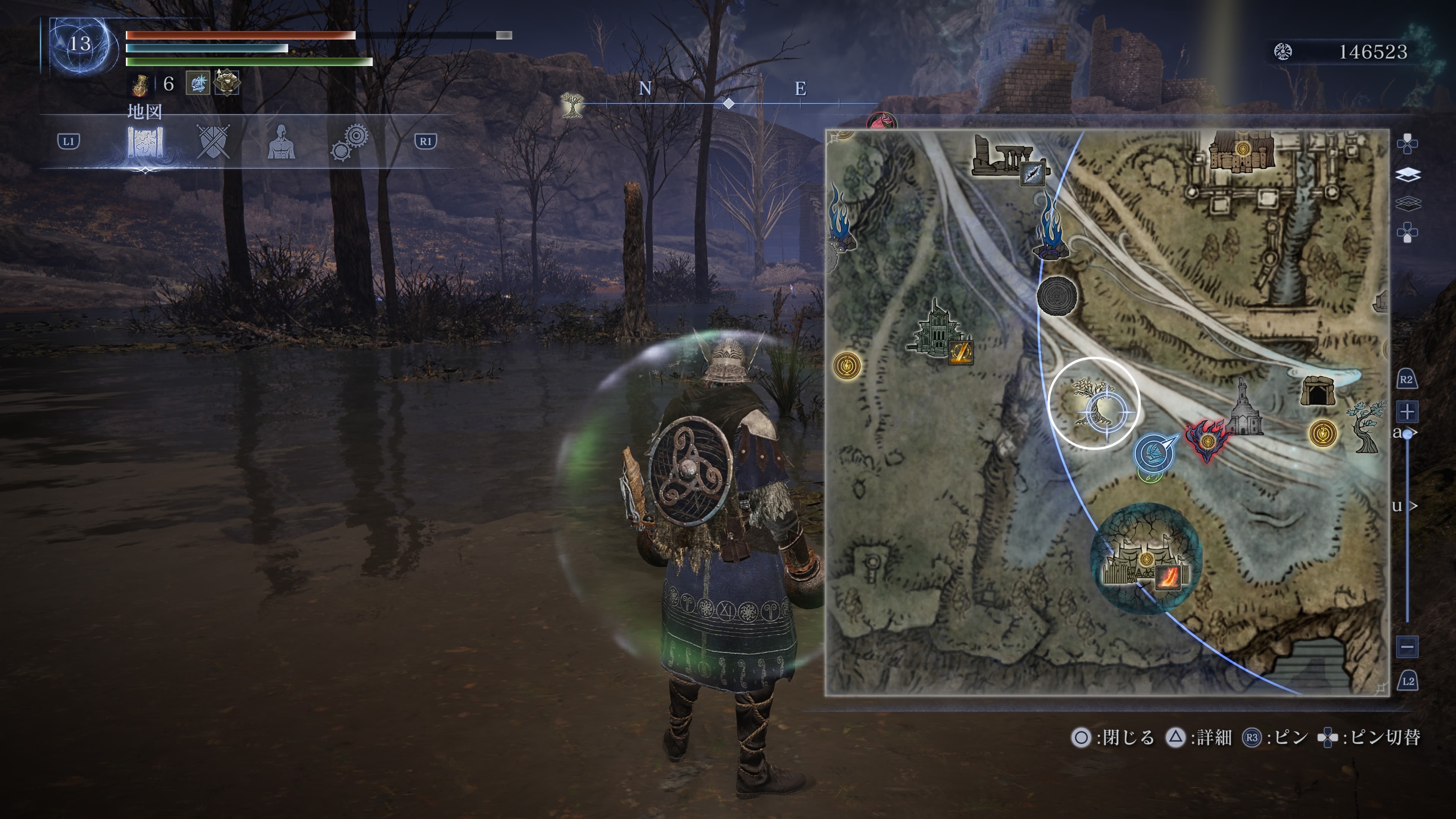Viewport: 1456px width, 819px height.
Task: Select the dark twisted tree marker at map edge
Action: 1367,427
